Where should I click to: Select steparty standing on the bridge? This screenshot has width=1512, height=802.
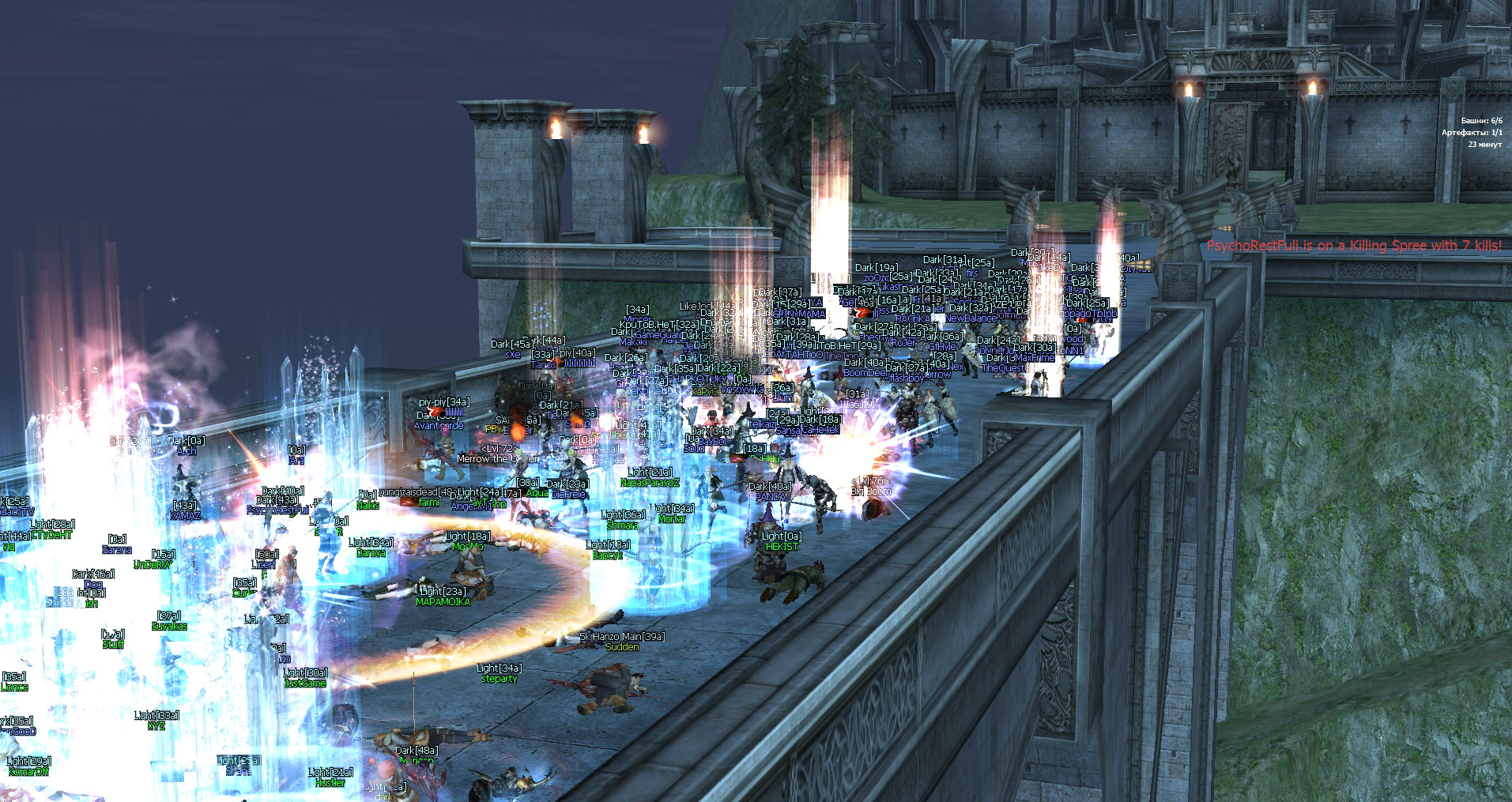(x=498, y=678)
